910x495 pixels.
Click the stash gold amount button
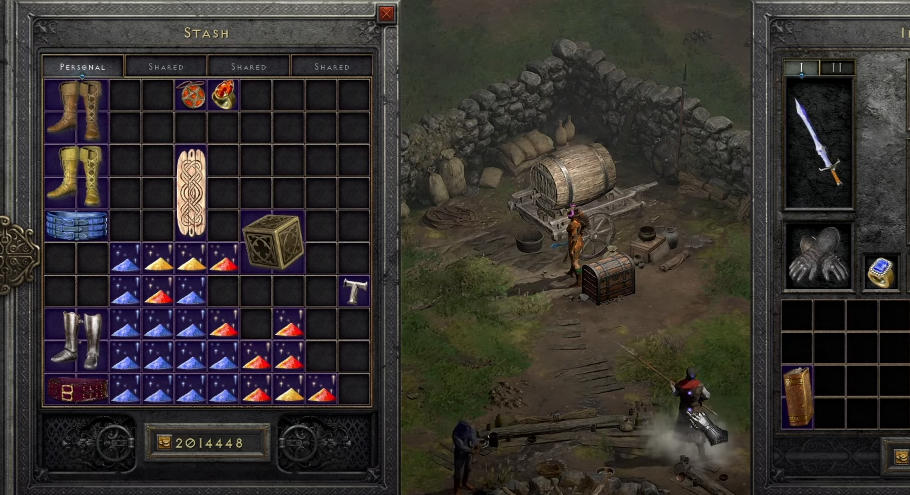click(x=207, y=442)
